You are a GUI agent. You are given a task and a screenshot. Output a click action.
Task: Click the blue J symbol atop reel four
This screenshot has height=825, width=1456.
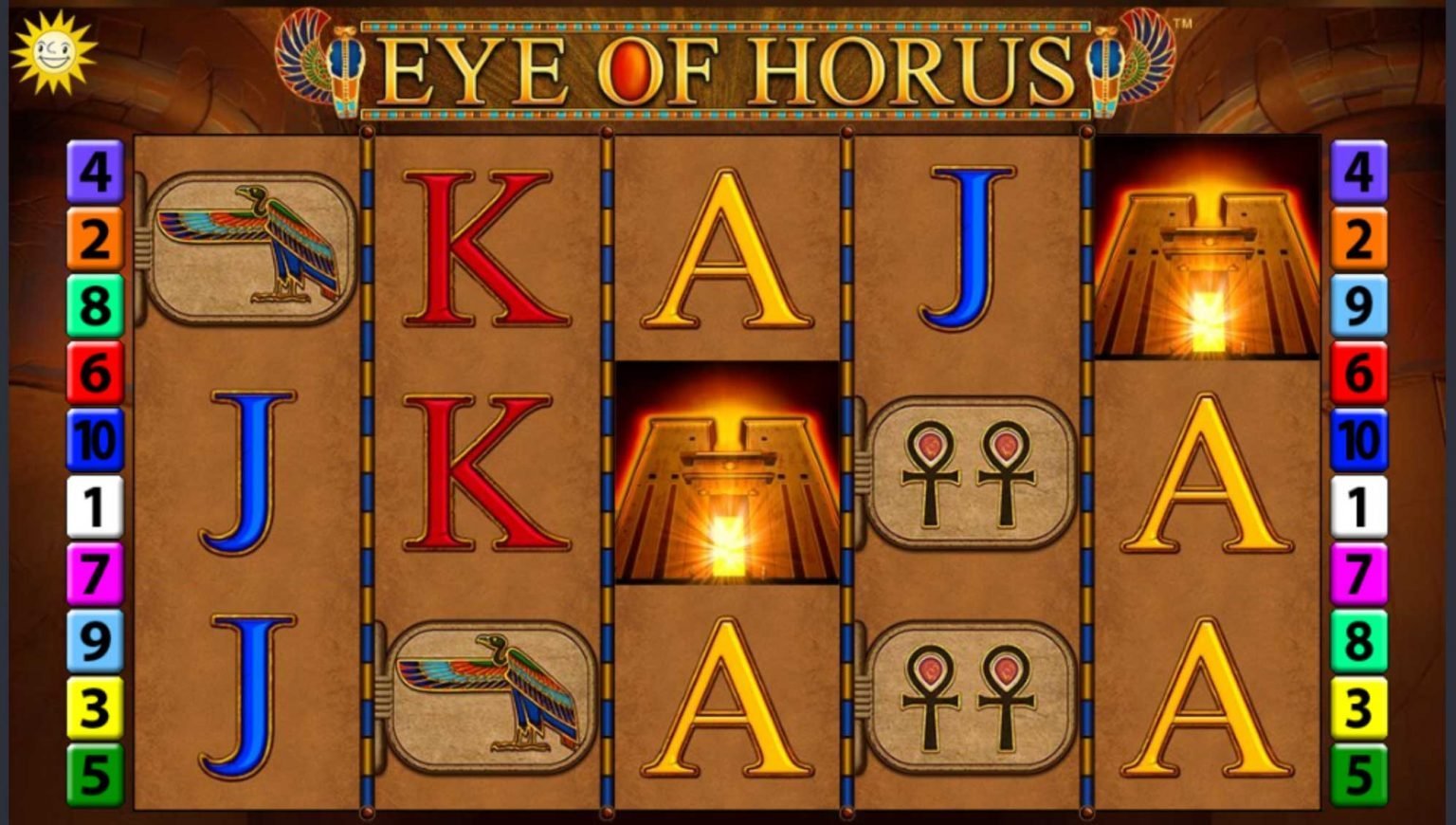[x=969, y=247]
